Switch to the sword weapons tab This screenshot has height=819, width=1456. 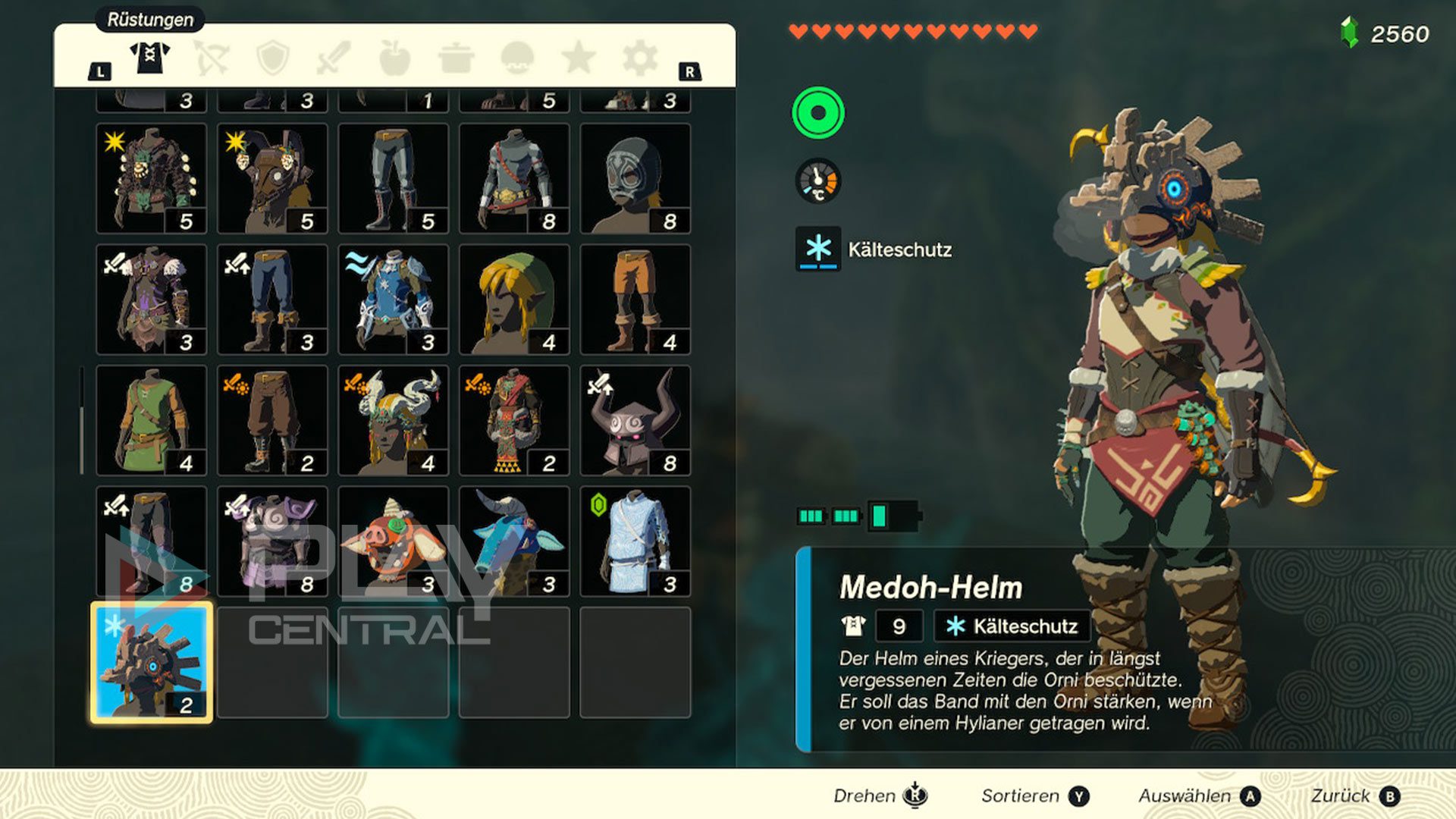click(x=334, y=58)
